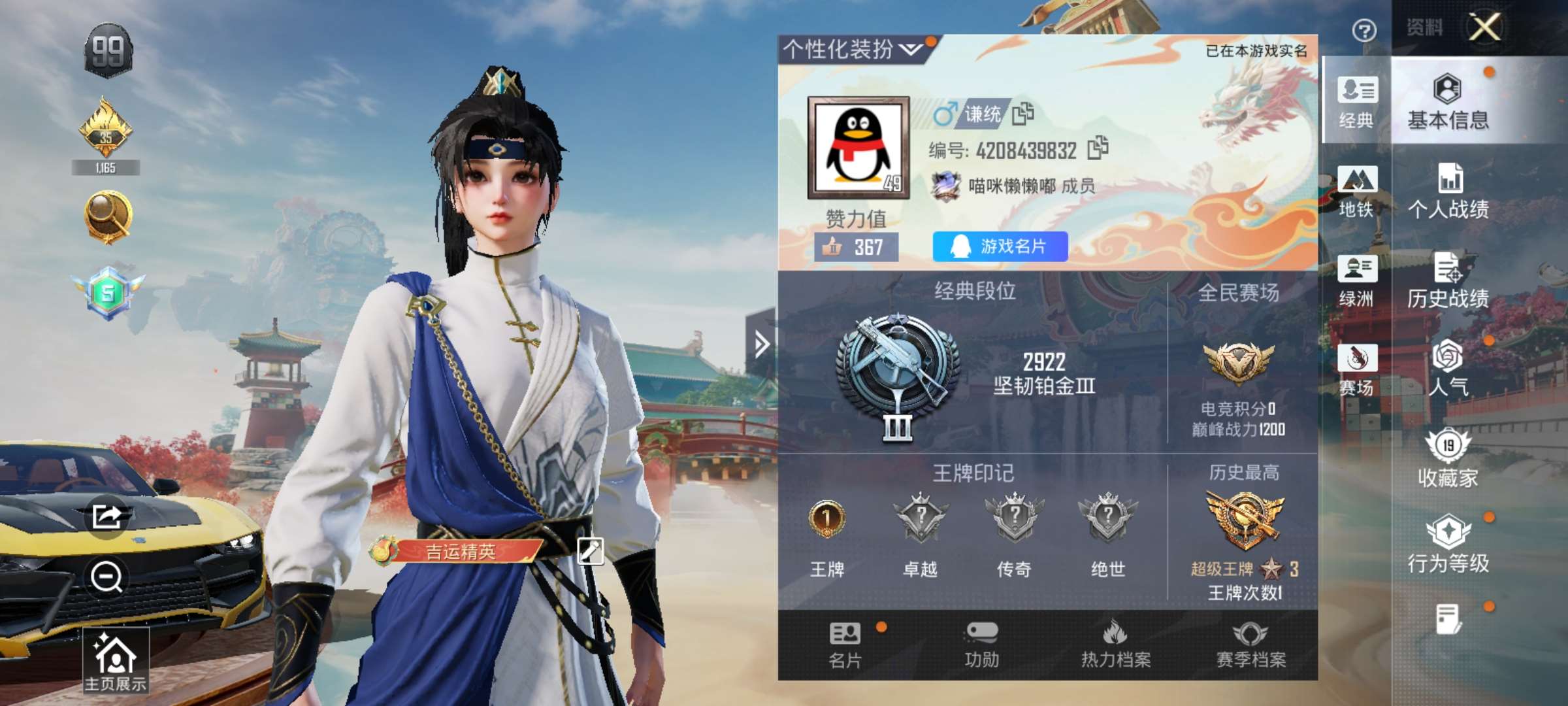Open the 收藏家 collector page
The image size is (1568, 706).
click(x=1448, y=459)
